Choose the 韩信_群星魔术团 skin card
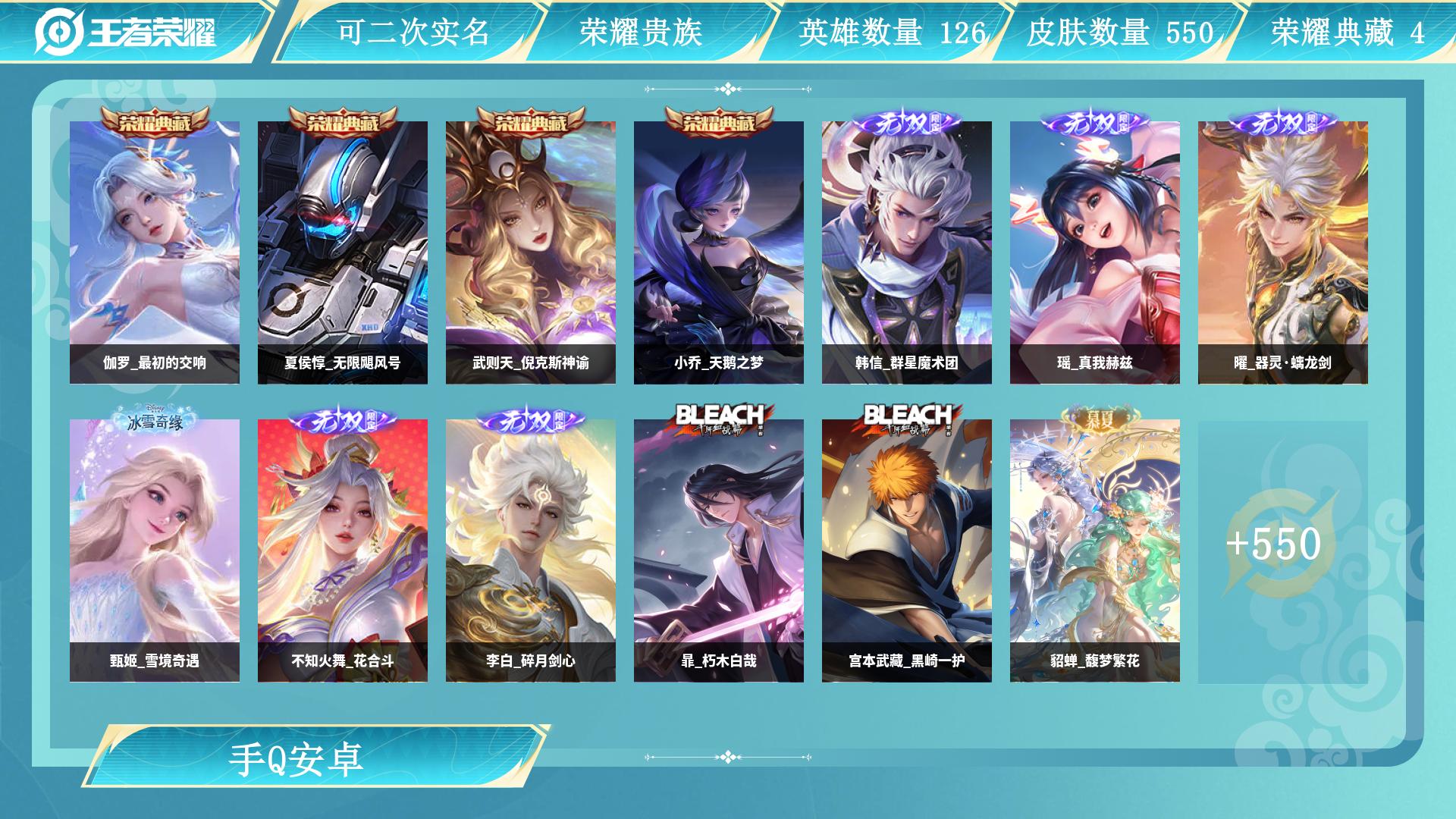The height and width of the screenshot is (819, 1456). 907,252
